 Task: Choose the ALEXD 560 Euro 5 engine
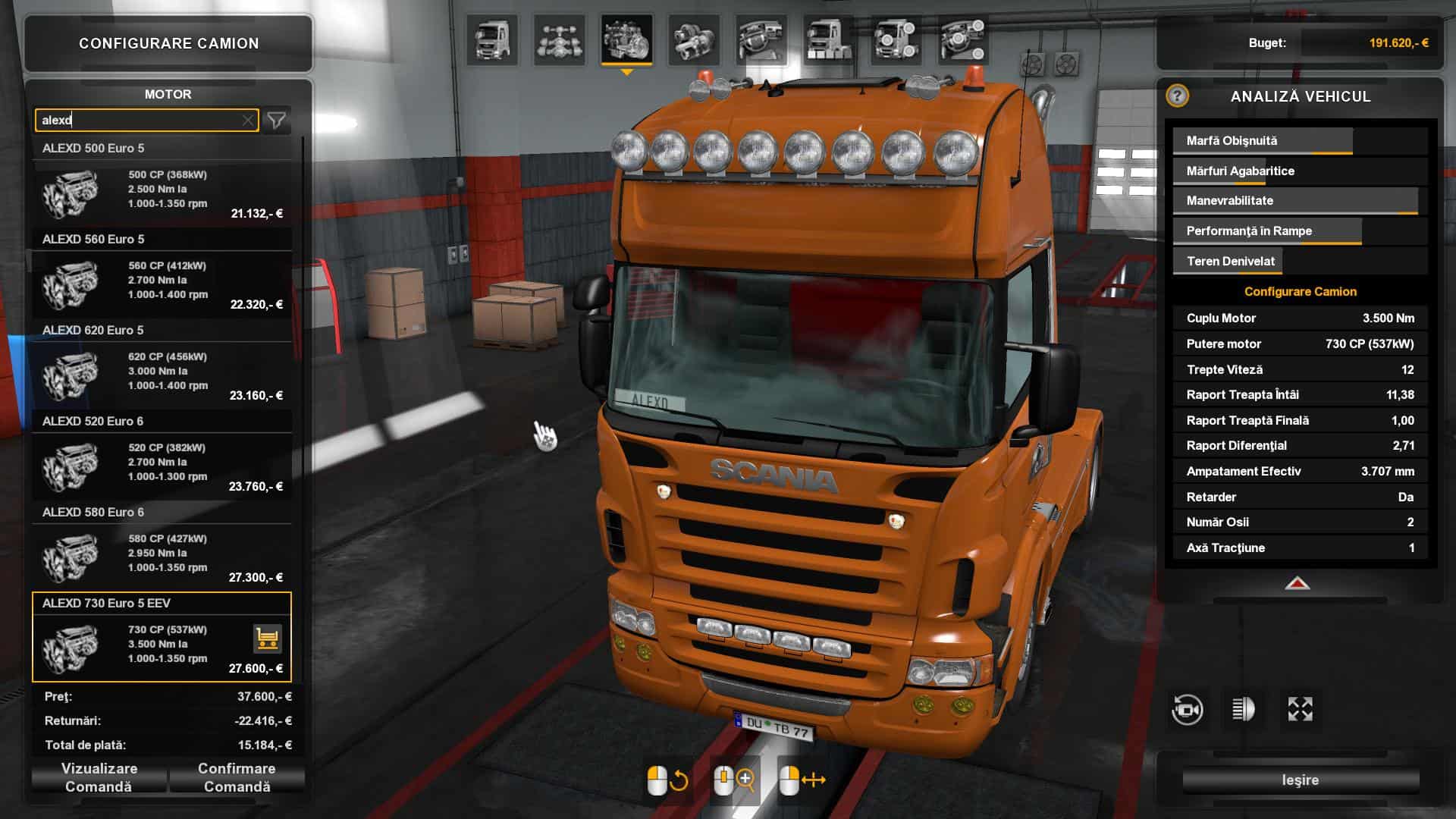coord(162,281)
